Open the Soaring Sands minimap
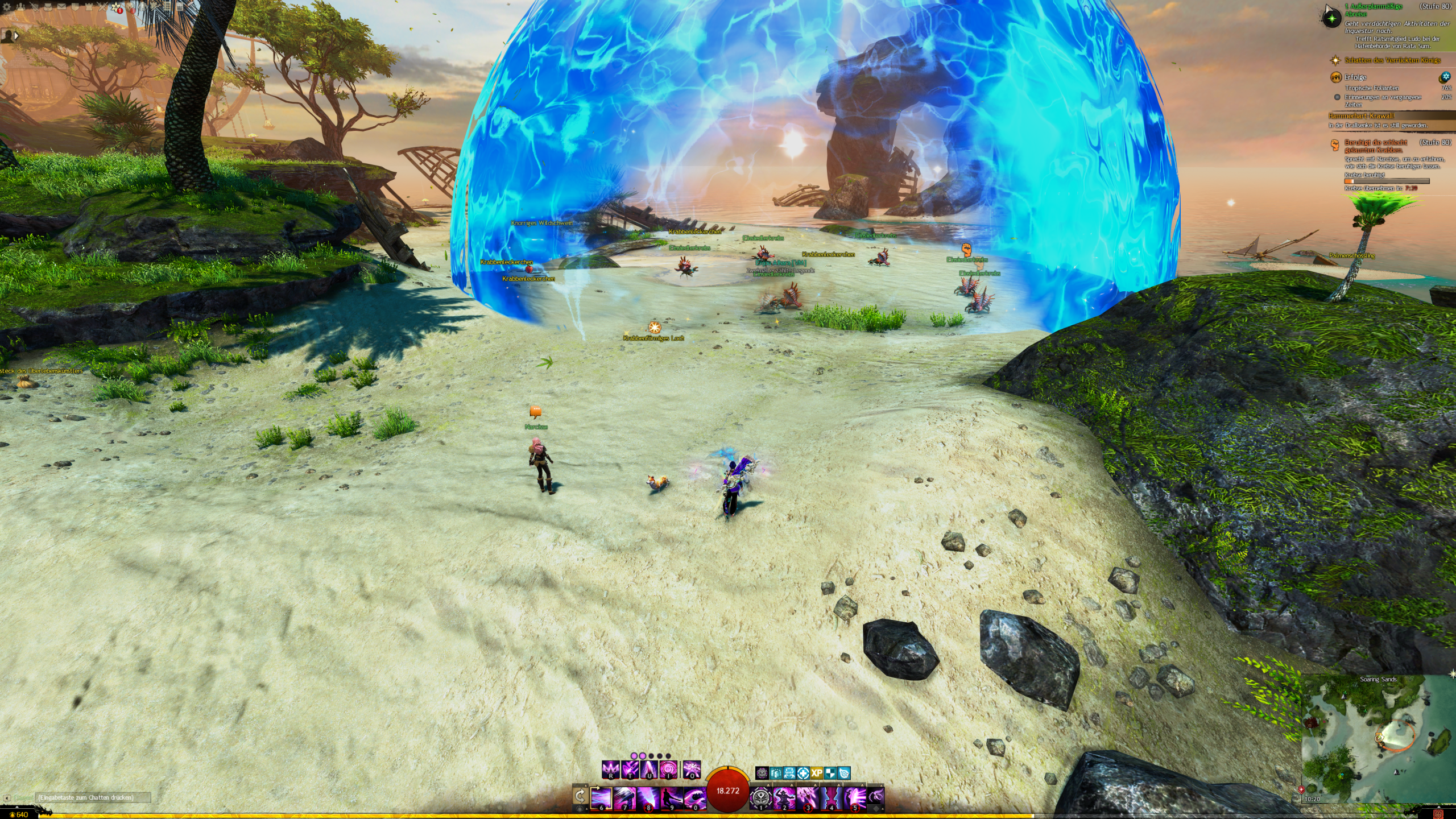This screenshot has height=819, width=1456. click(1378, 739)
